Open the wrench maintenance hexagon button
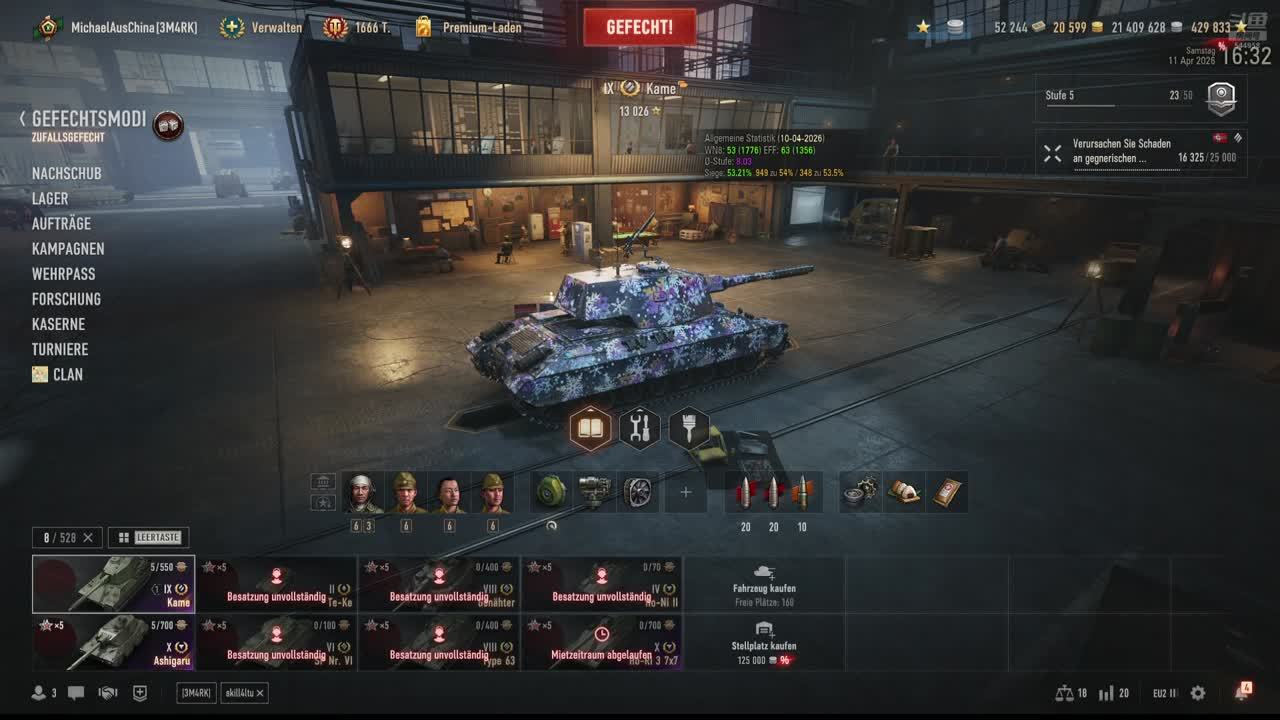 click(640, 429)
